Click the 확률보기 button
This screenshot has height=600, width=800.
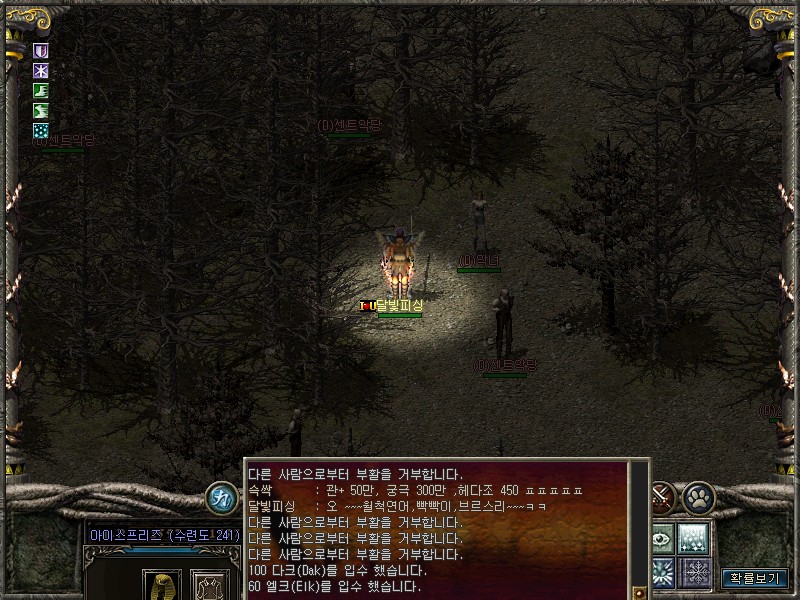pos(755,578)
